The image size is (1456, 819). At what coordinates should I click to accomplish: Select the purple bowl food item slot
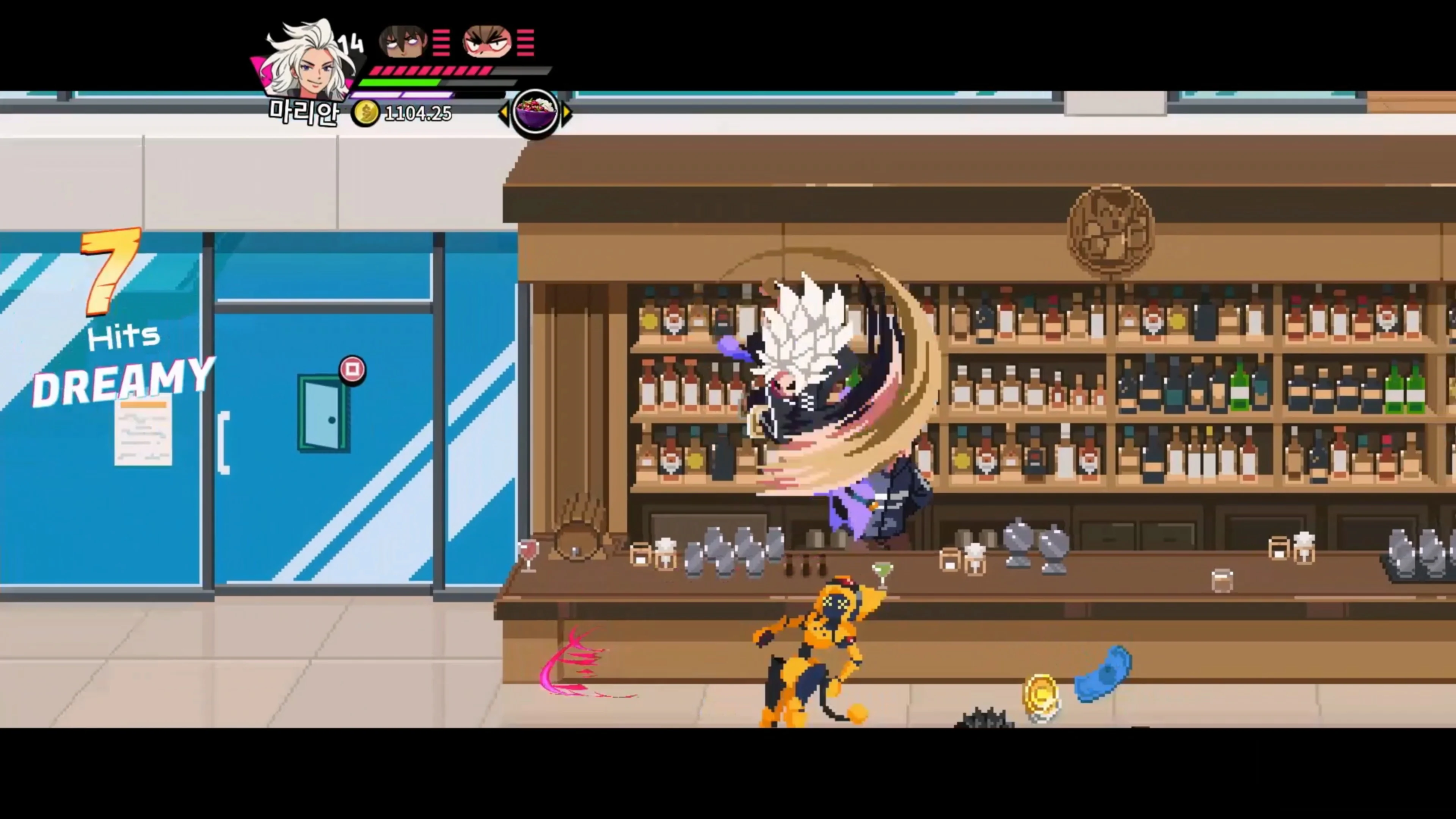(534, 113)
